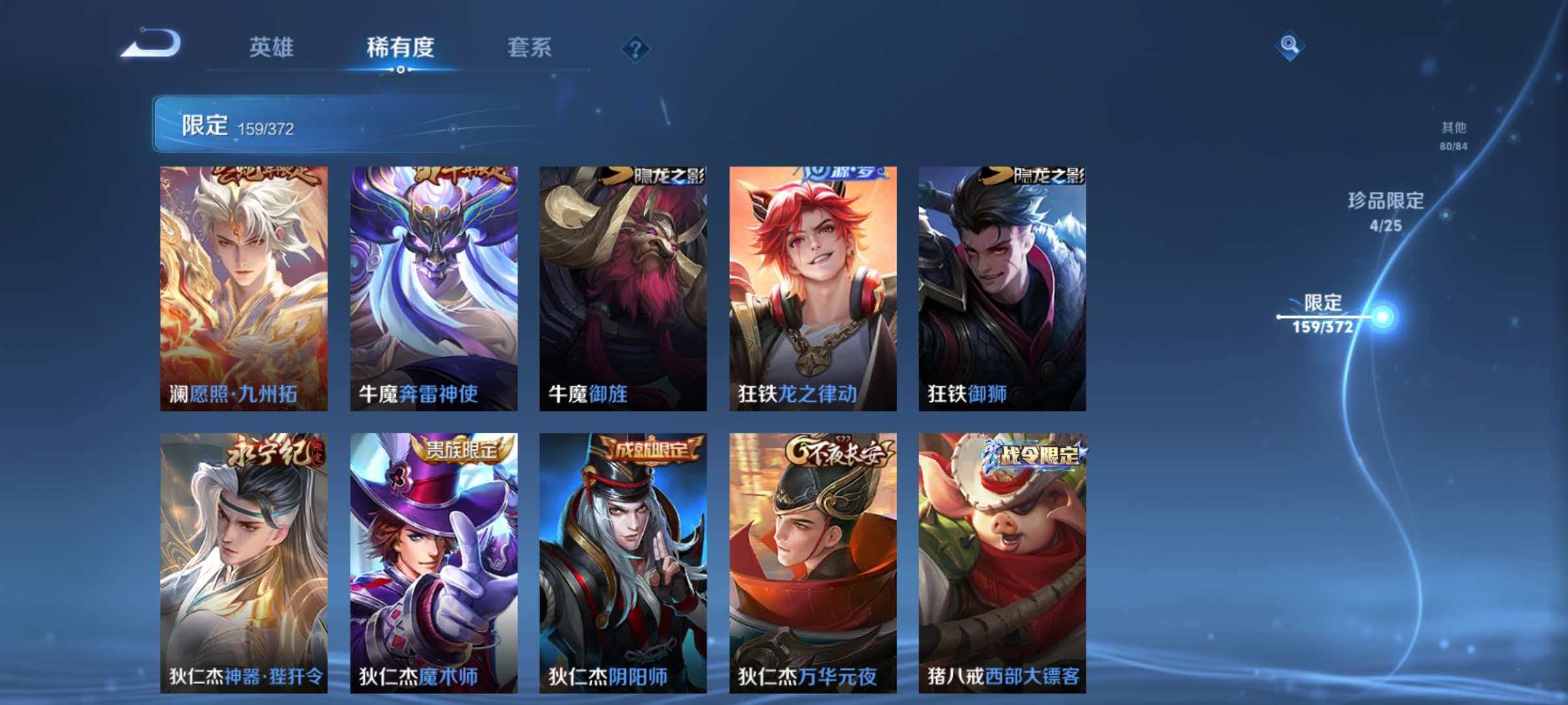This screenshot has height=705, width=1568.
Task: Switch to the 套系 tab
Action: [x=531, y=47]
